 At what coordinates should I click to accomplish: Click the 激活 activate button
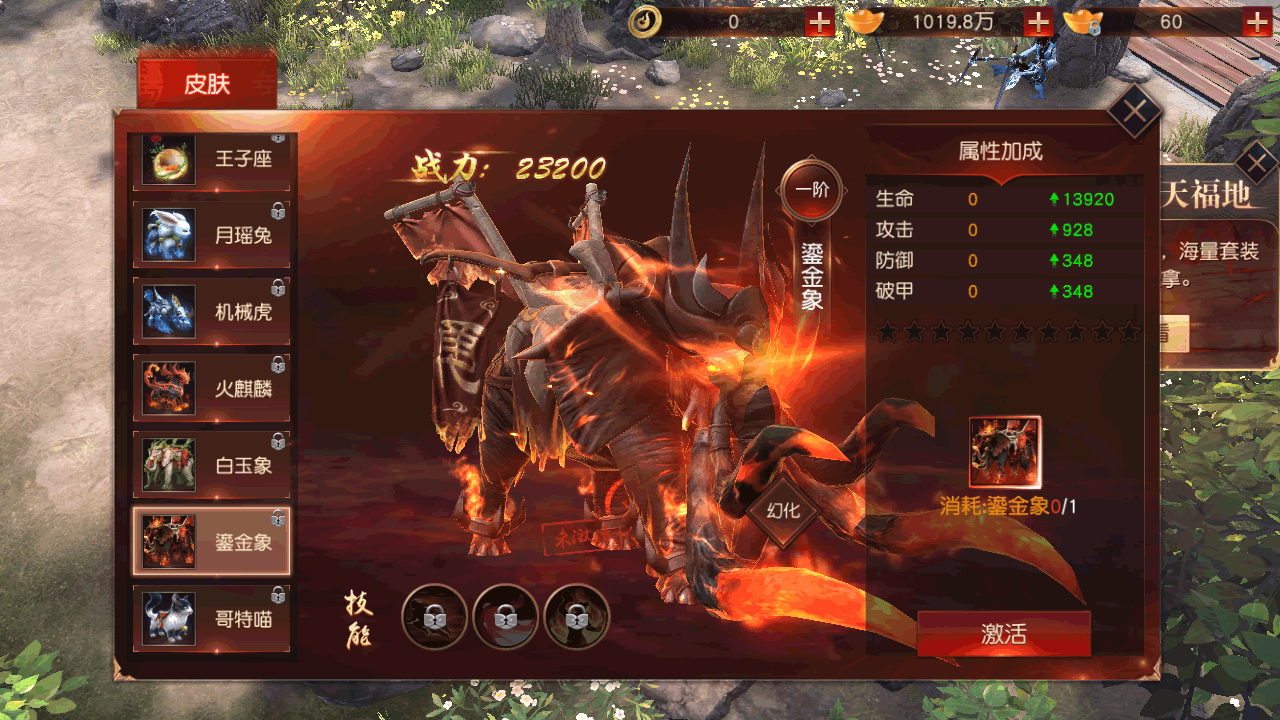[1003, 634]
